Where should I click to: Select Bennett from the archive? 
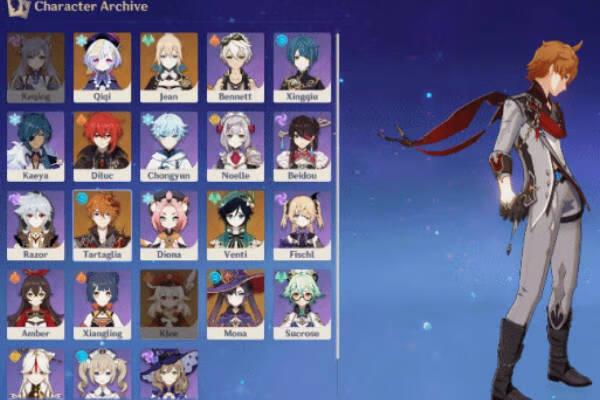(235, 66)
